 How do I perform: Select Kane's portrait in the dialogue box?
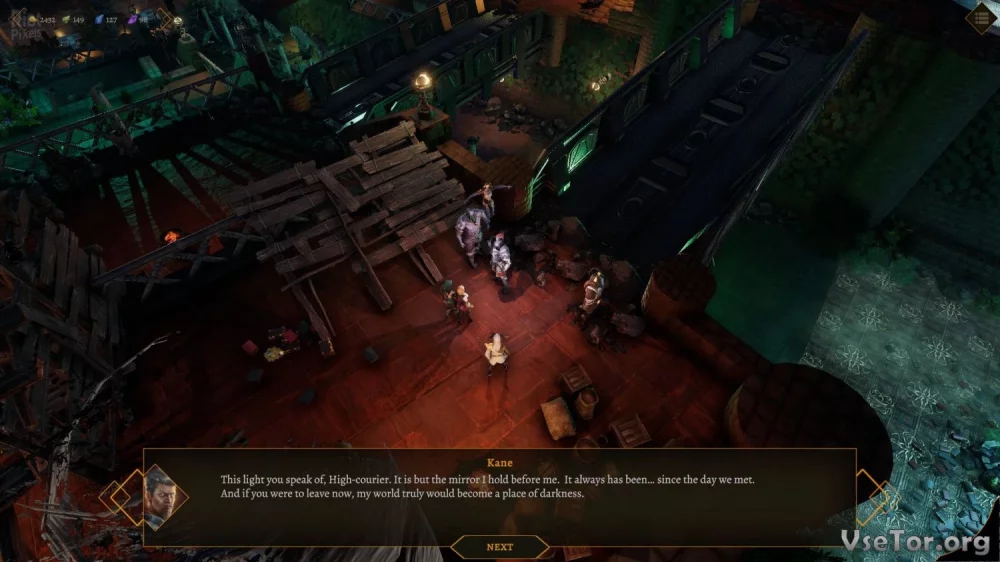(x=159, y=497)
